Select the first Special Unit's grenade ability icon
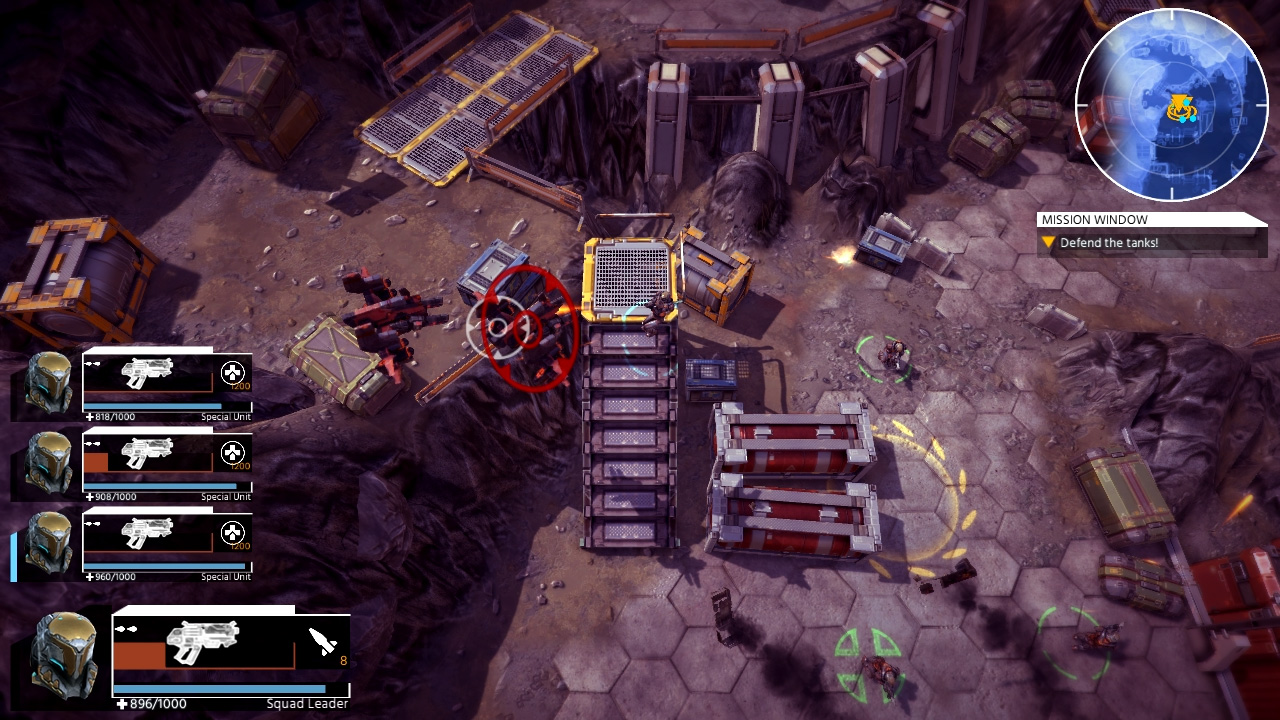Image resolution: width=1280 pixels, height=720 pixels. pos(231,370)
